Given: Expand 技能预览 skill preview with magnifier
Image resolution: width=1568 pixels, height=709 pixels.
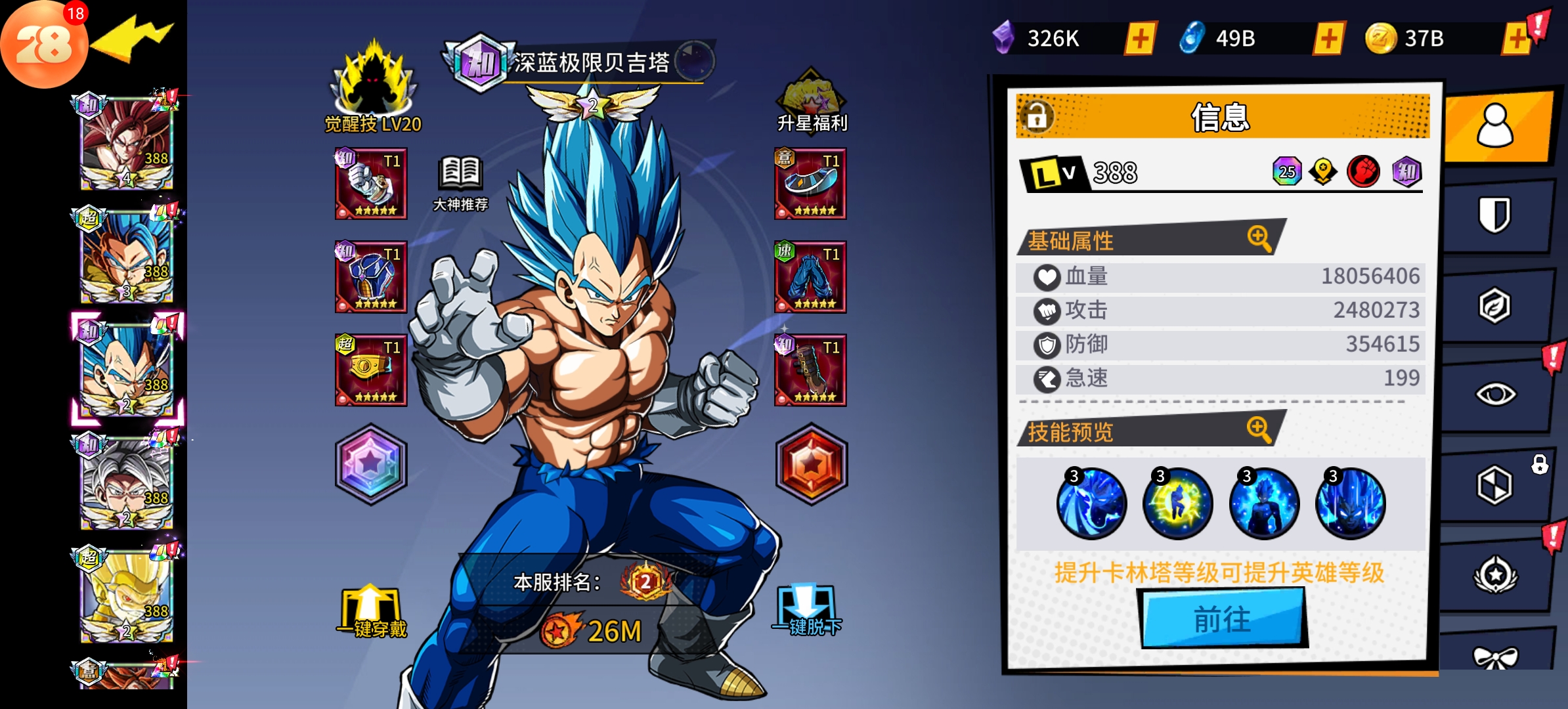Looking at the screenshot, I should (1259, 429).
